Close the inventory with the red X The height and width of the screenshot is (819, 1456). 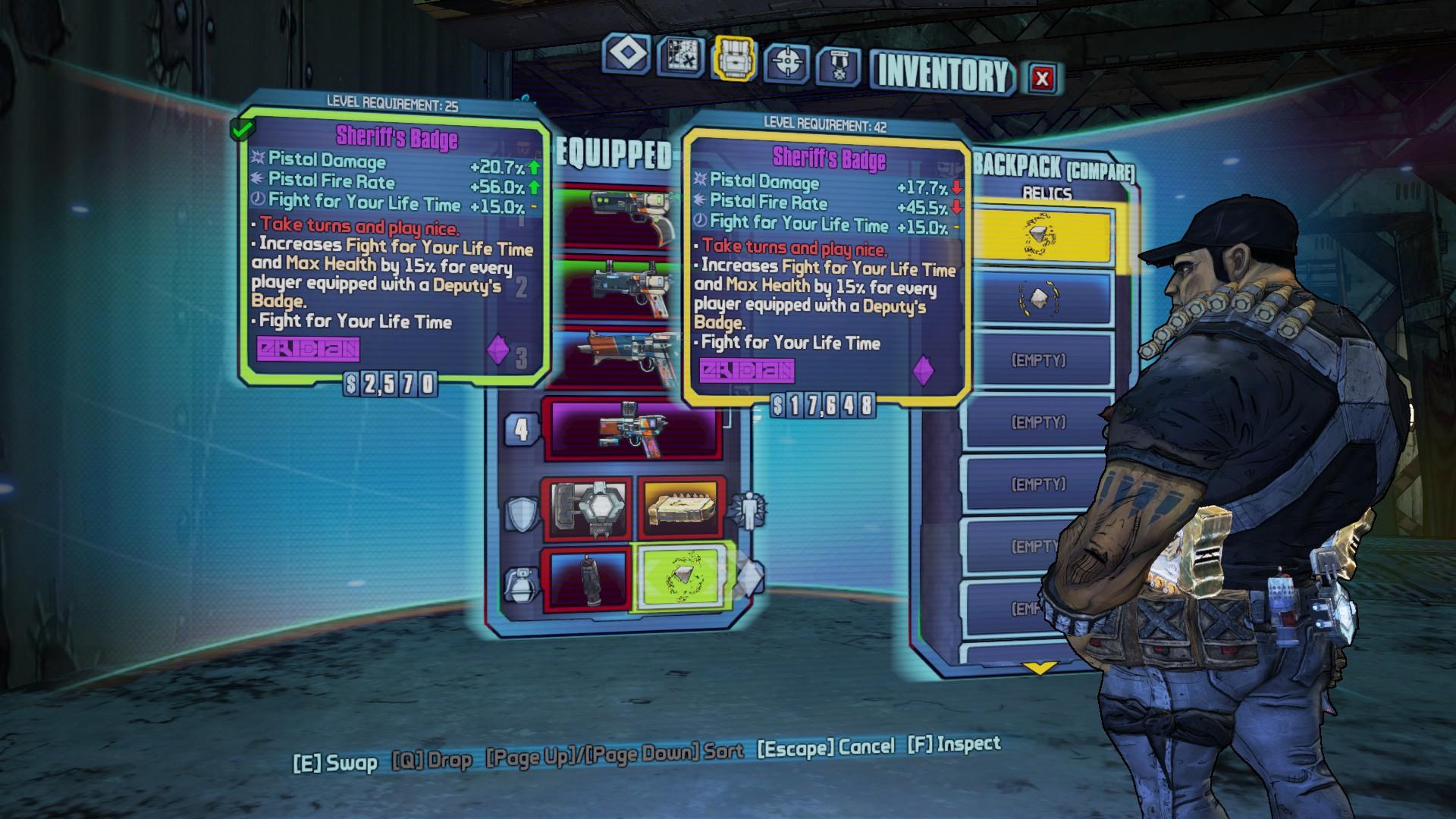click(x=1043, y=77)
